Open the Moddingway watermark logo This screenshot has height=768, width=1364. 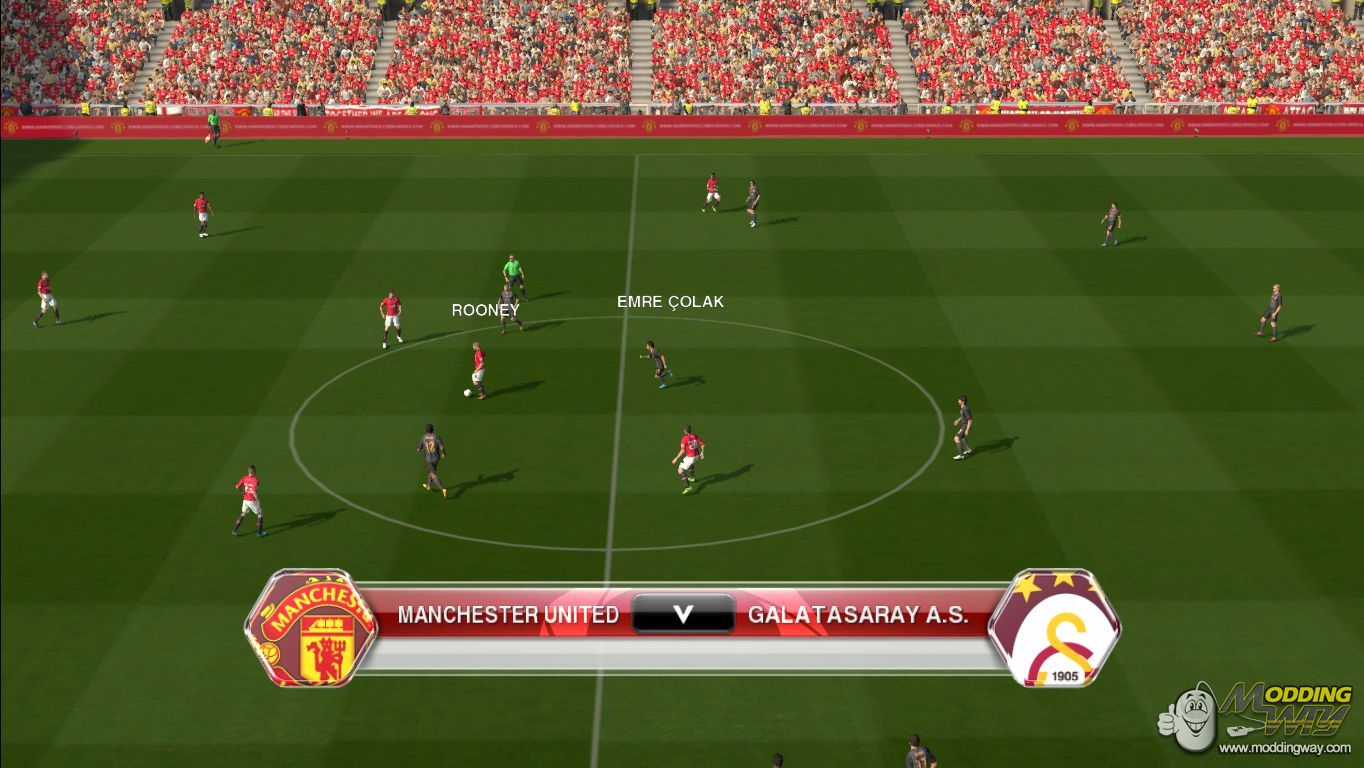[1257, 717]
